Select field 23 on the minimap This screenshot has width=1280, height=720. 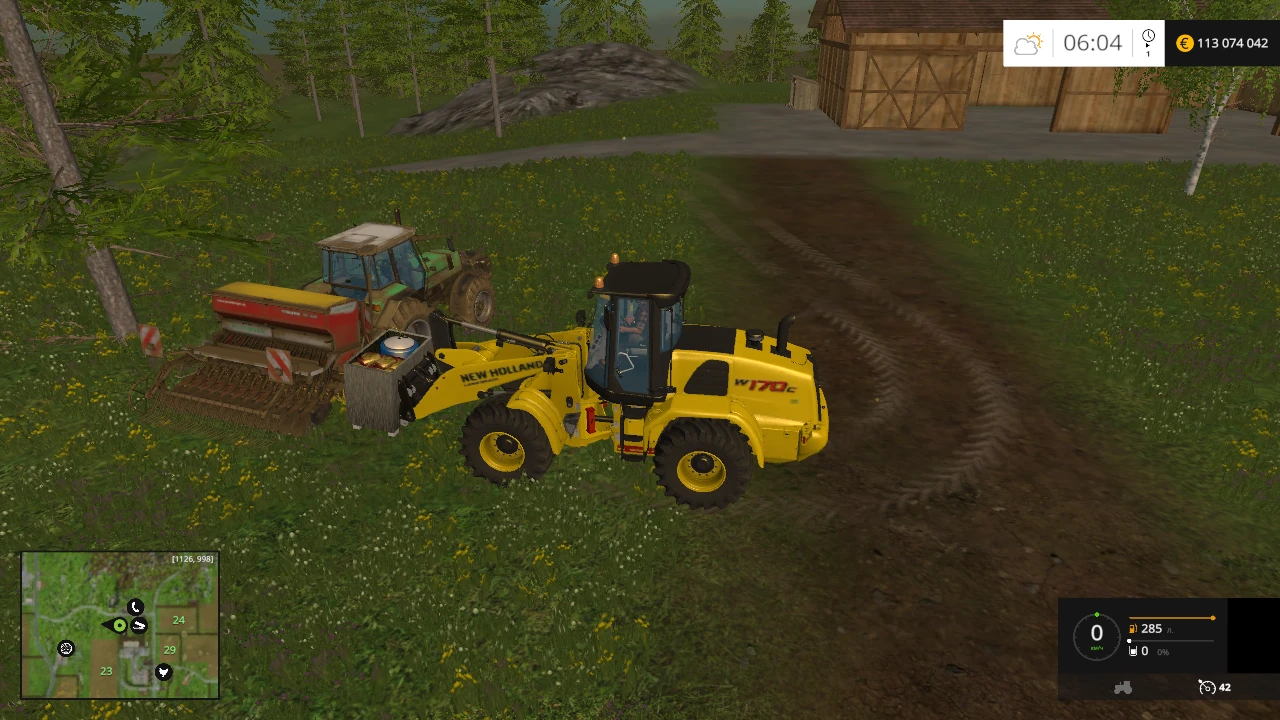point(106,671)
